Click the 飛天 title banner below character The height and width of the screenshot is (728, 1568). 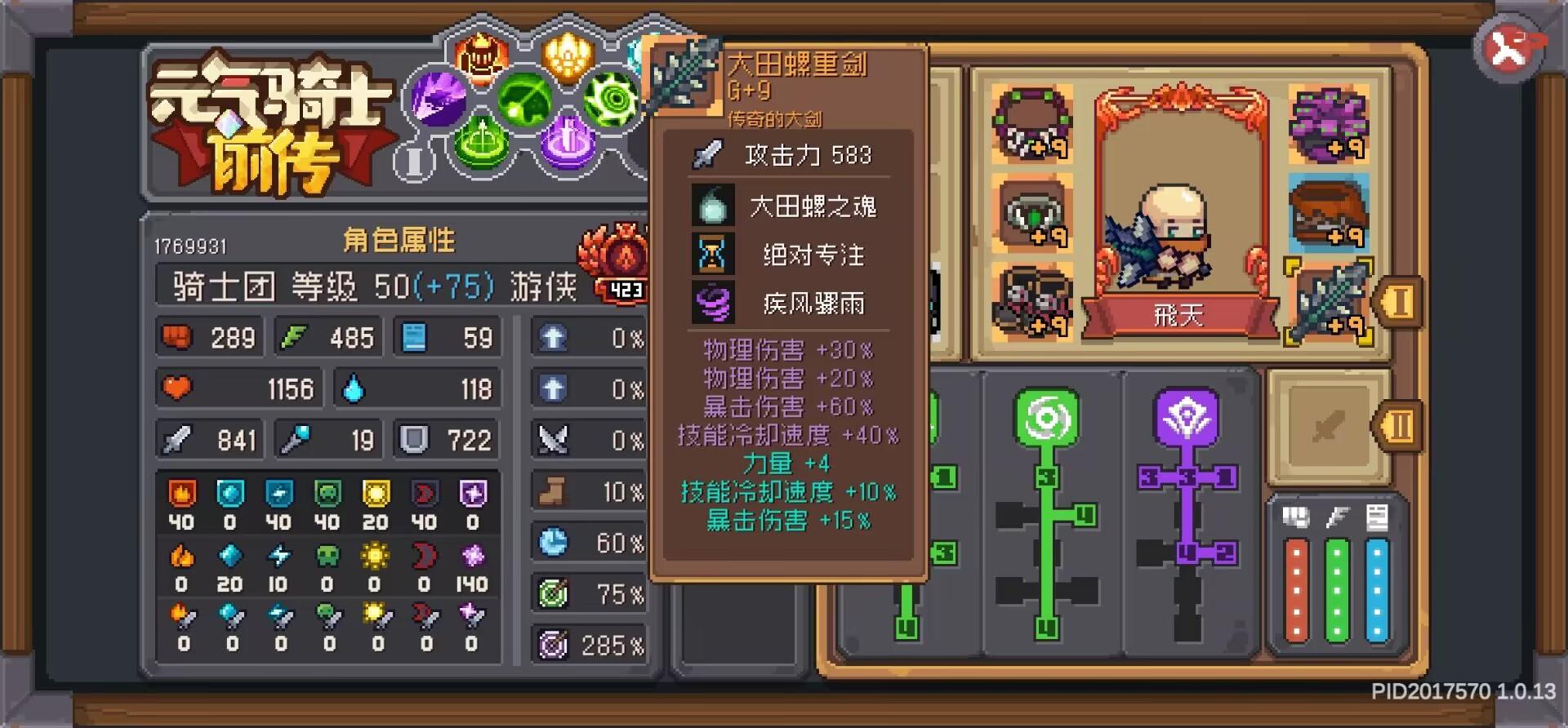pyautogui.click(x=1178, y=317)
